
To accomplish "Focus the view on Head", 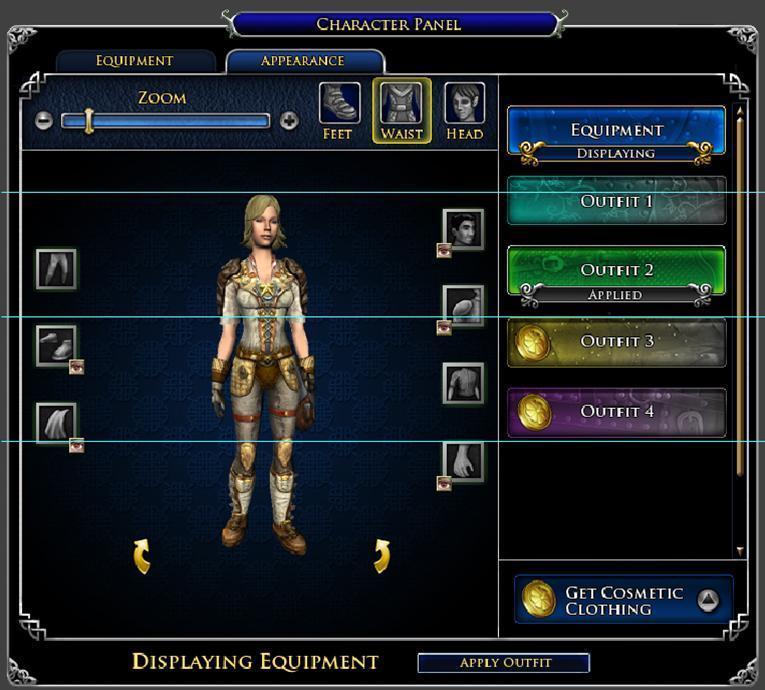I will click(x=464, y=110).
